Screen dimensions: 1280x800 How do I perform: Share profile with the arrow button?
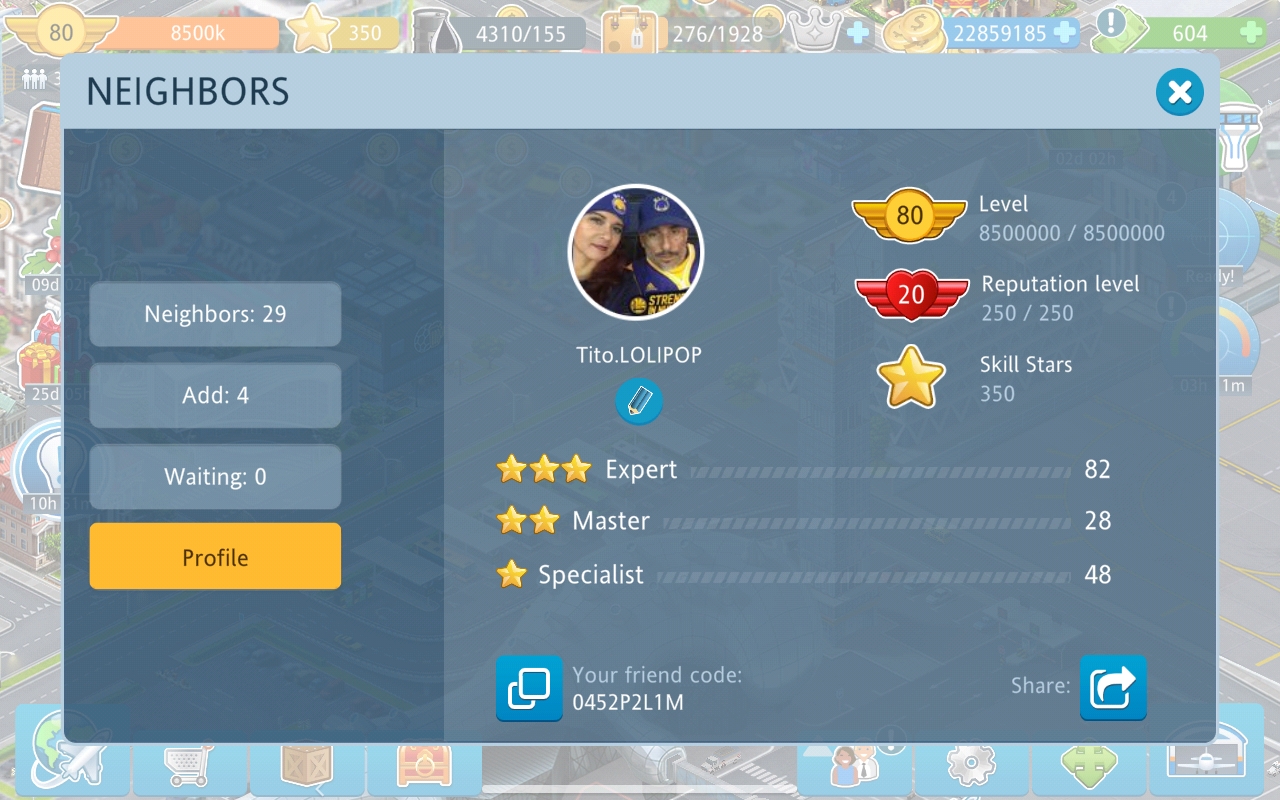click(x=1112, y=687)
